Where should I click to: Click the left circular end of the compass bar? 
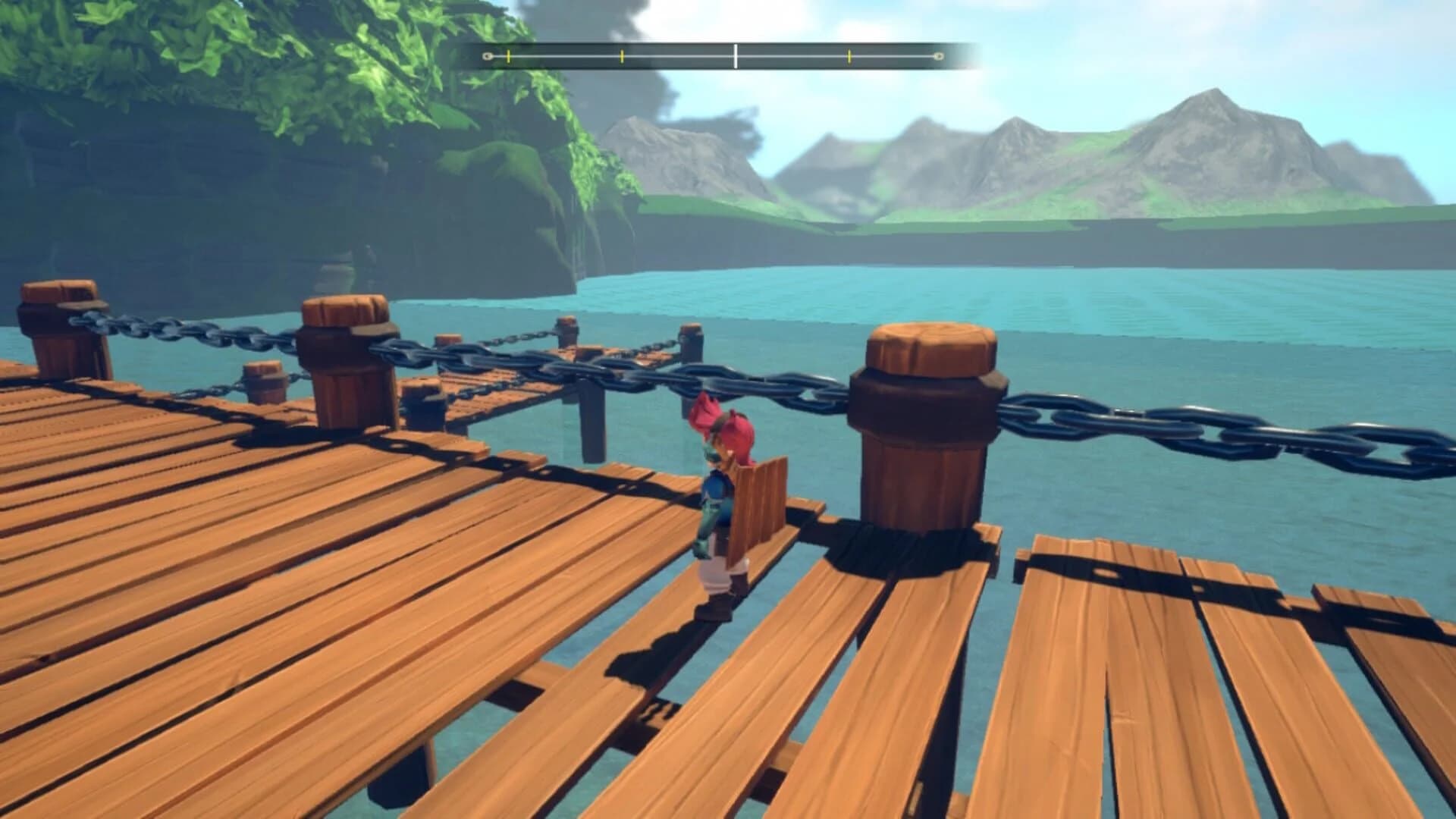(x=487, y=55)
